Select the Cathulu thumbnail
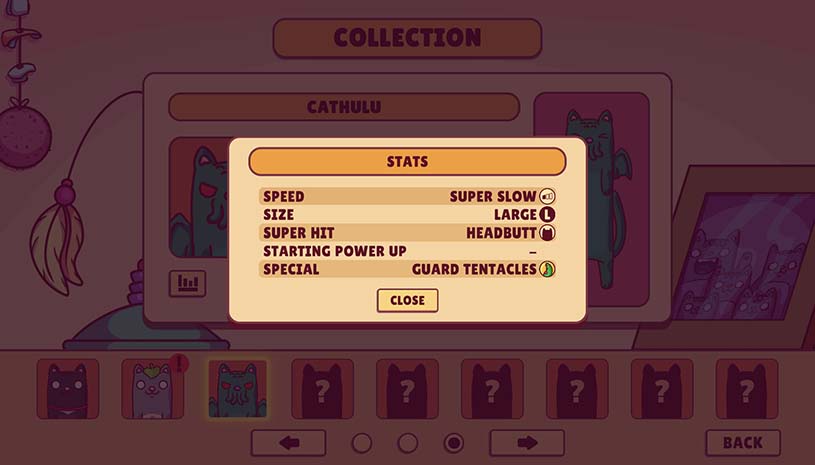 point(237,388)
